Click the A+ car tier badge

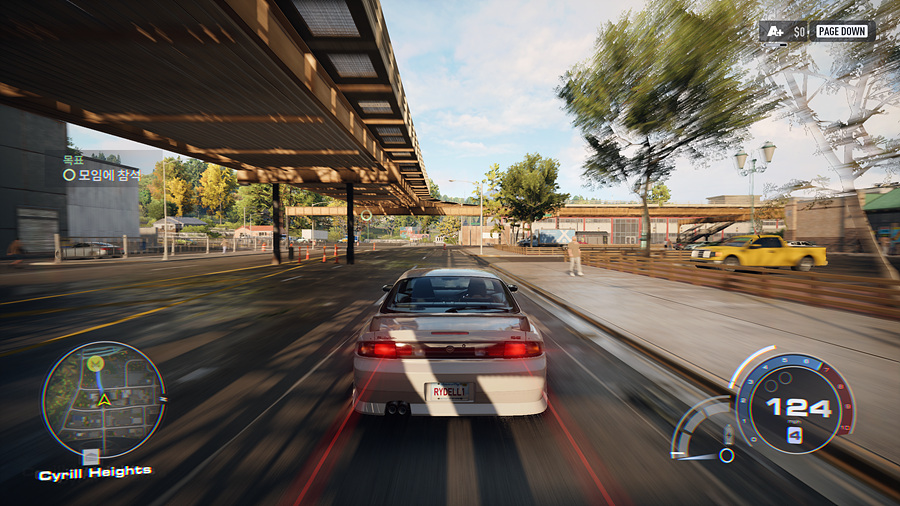click(x=774, y=31)
